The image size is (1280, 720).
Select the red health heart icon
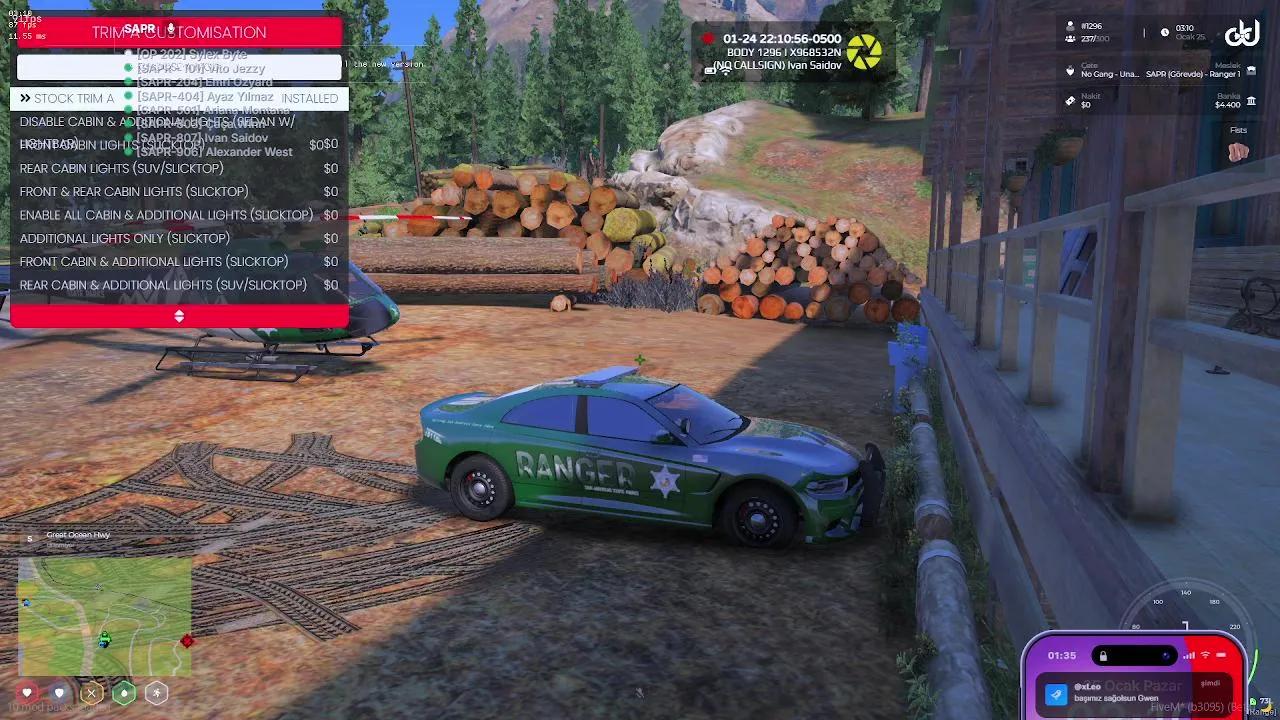pyautogui.click(x=27, y=693)
